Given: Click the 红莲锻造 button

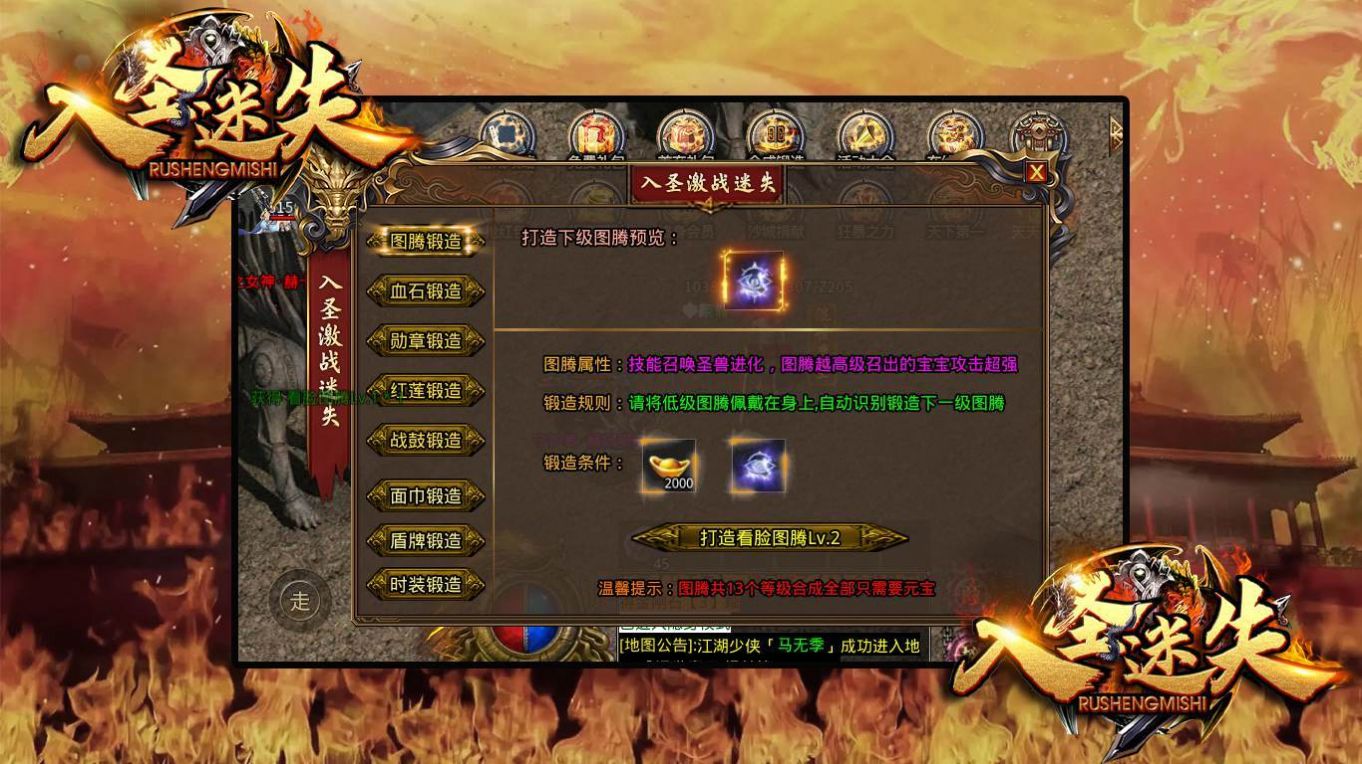Looking at the screenshot, I should [428, 390].
